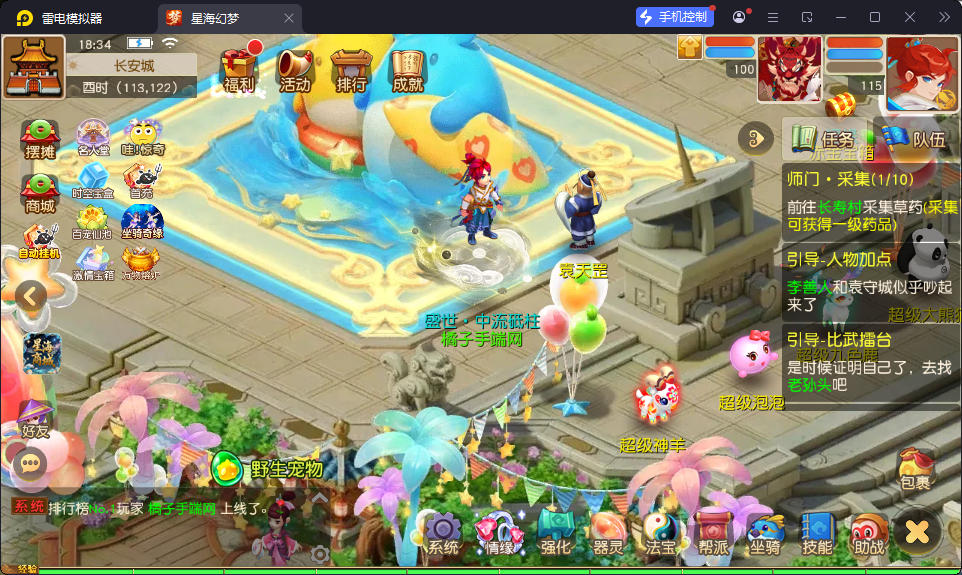Toggle 自动挂机 auto-battle
This screenshot has width=962, height=575.
40,243
